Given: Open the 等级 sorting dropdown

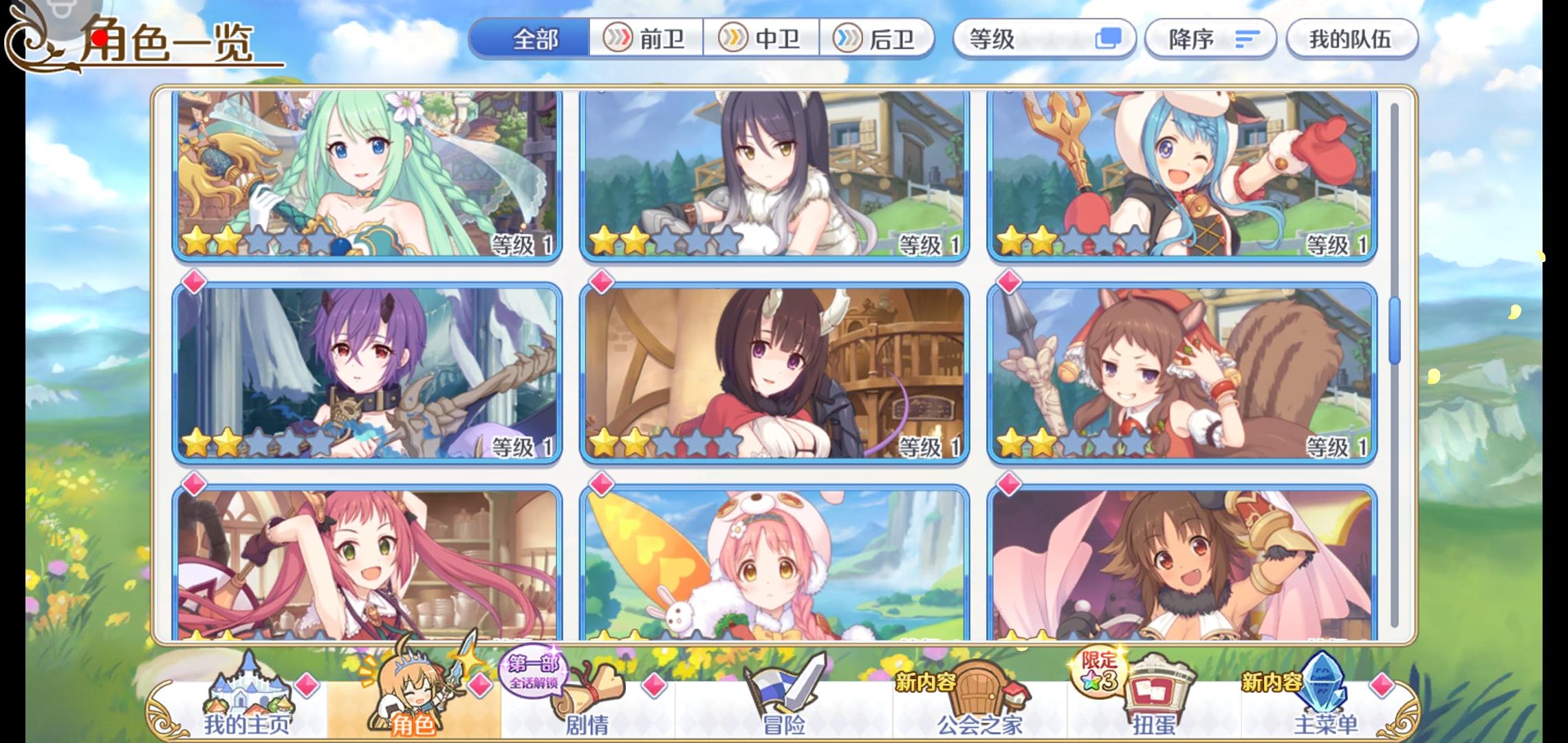Looking at the screenshot, I should click(x=1032, y=39).
